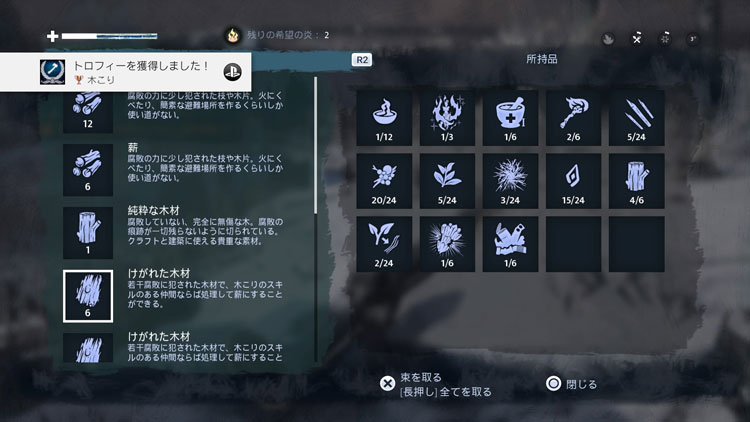Select the three sticks slot showing 5/24

point(636,117)
